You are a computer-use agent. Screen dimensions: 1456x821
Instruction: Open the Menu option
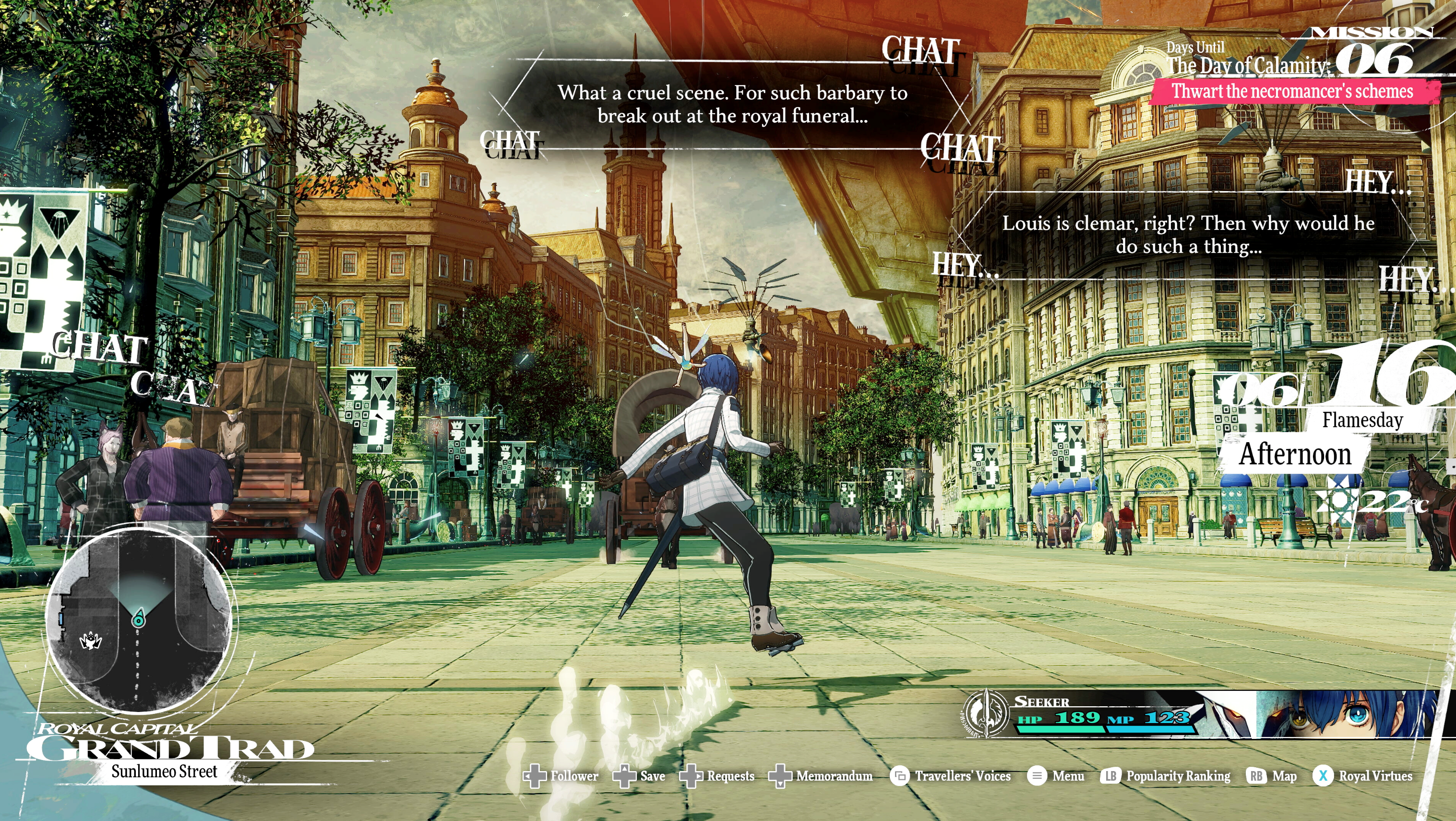point(1056,776)
